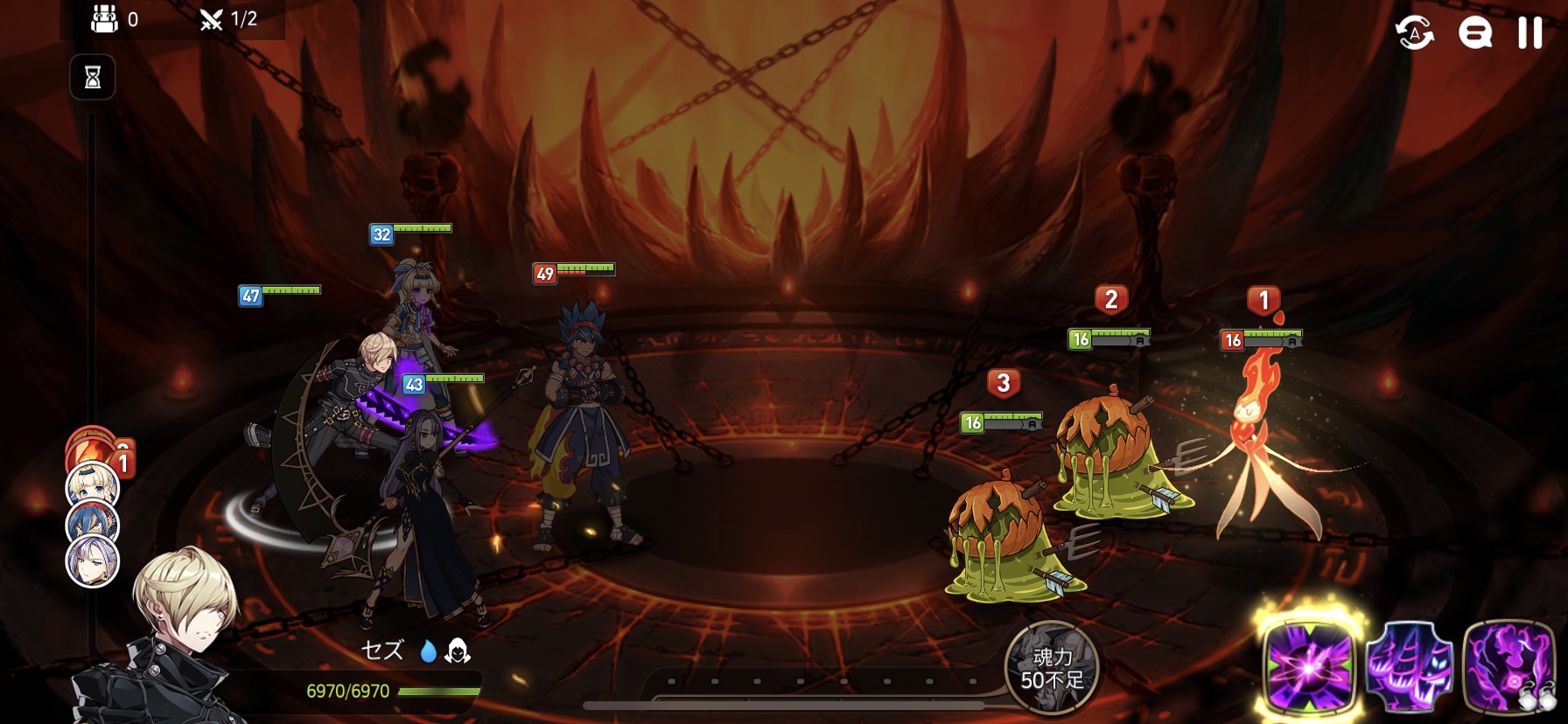
Task: Open the chat bubble icon
Action: pyautogui.click(x=1474, y=33)
